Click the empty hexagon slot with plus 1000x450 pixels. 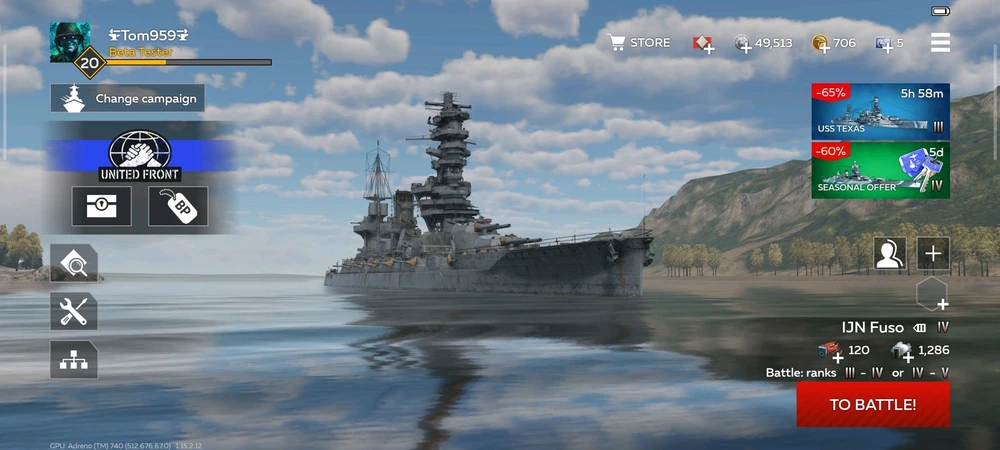(932, 293)
